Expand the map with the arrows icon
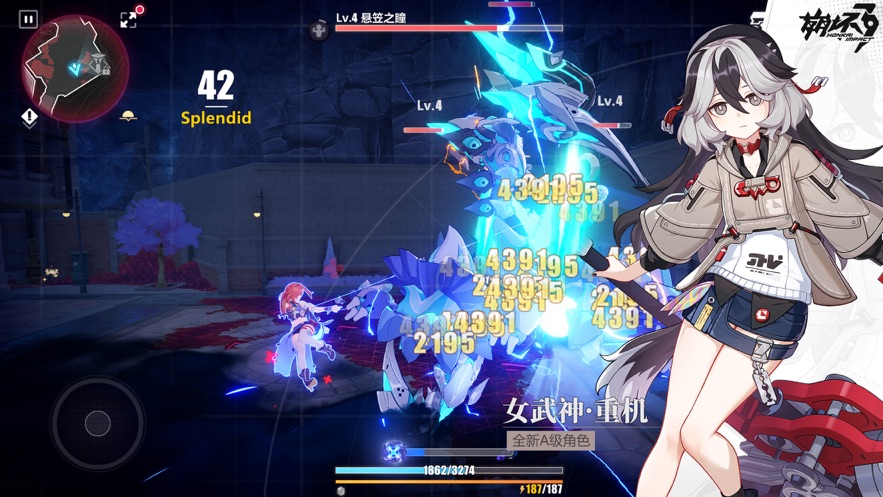883x497 pixels. (x=128, y=19)
